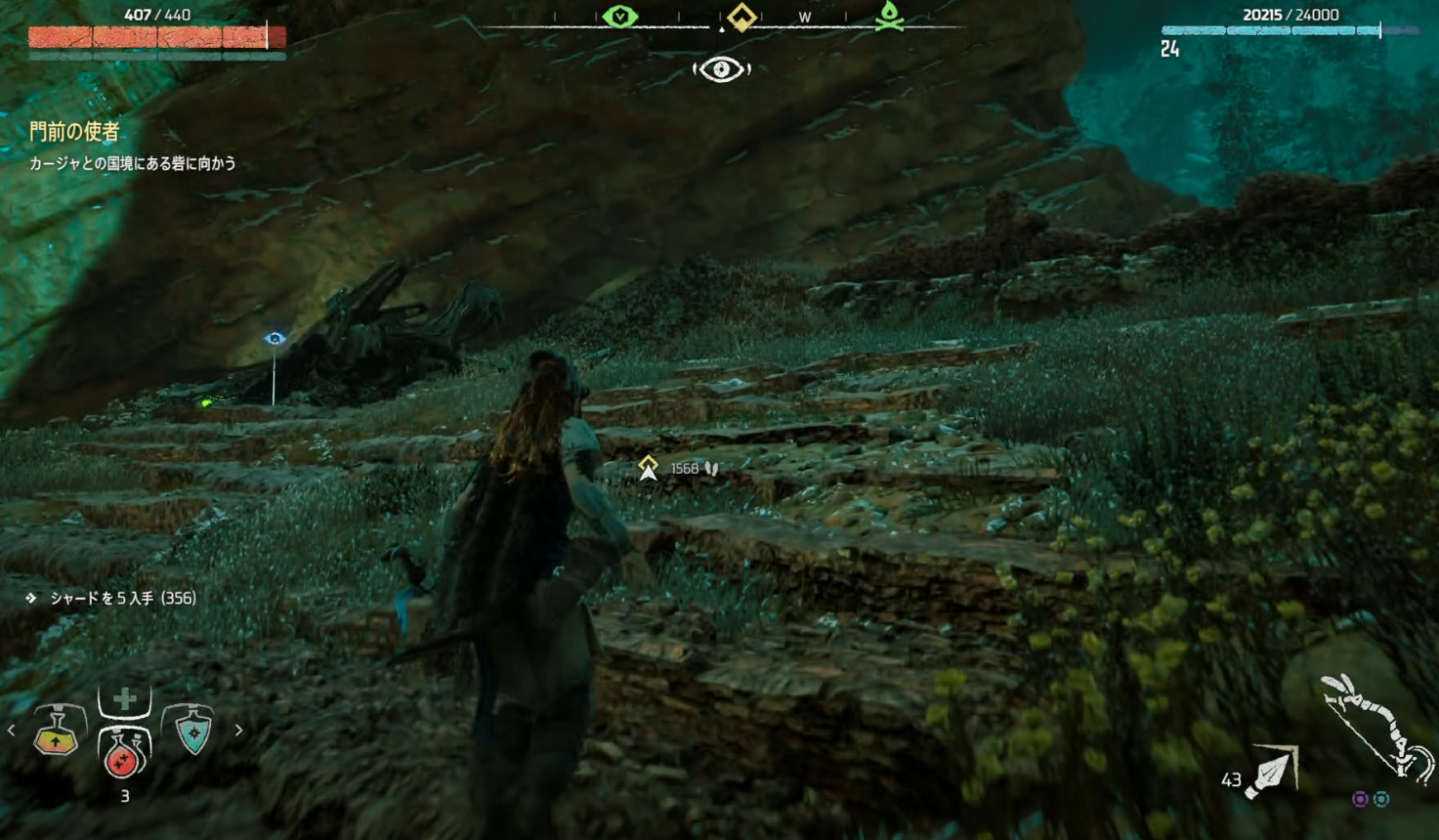Viewport: 1439px width, 840px height.
Task: Use the medicine pouch plus icon
Action: [124, 699]
